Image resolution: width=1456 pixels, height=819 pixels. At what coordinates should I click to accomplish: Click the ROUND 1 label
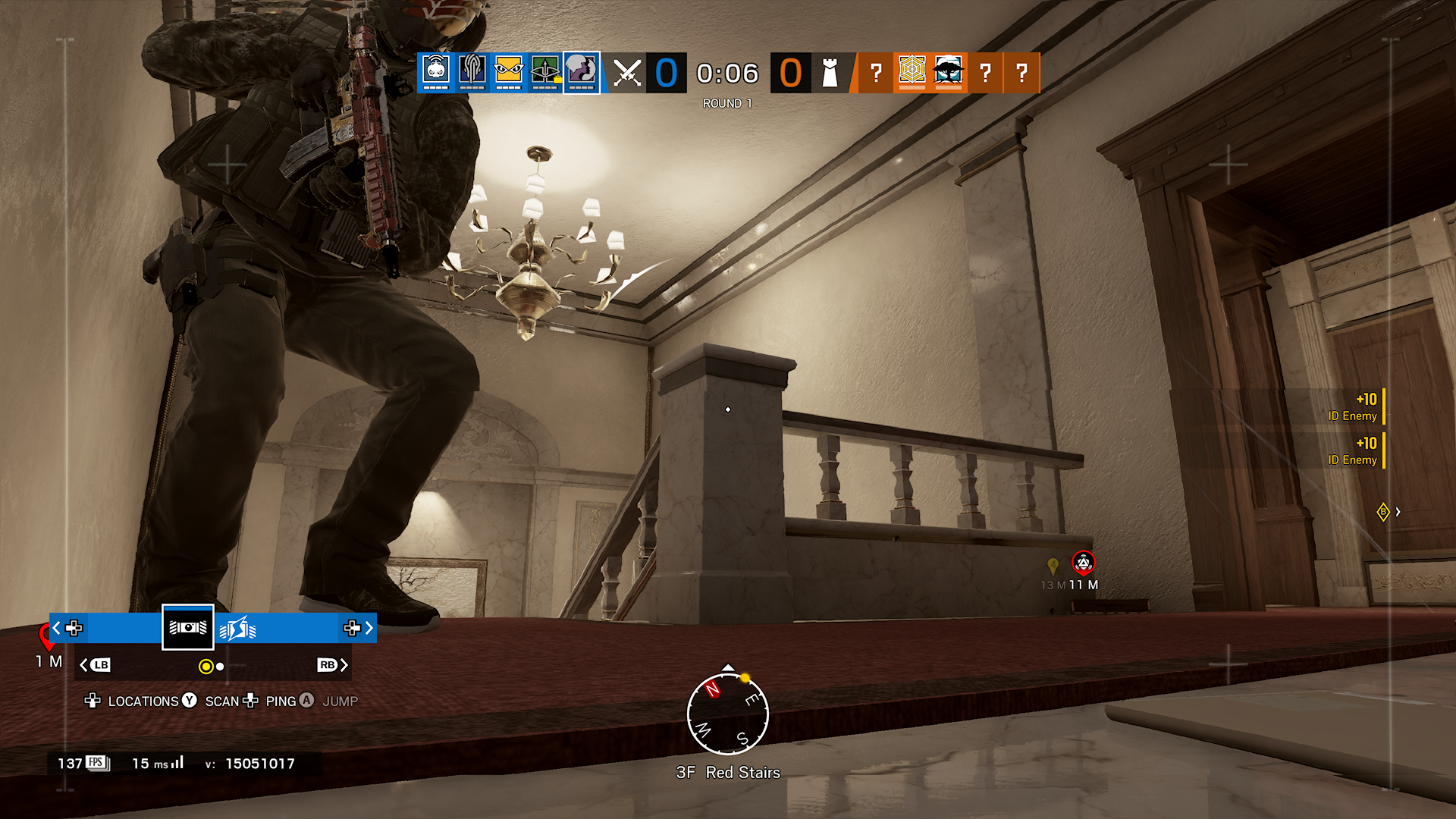[726, 102]
